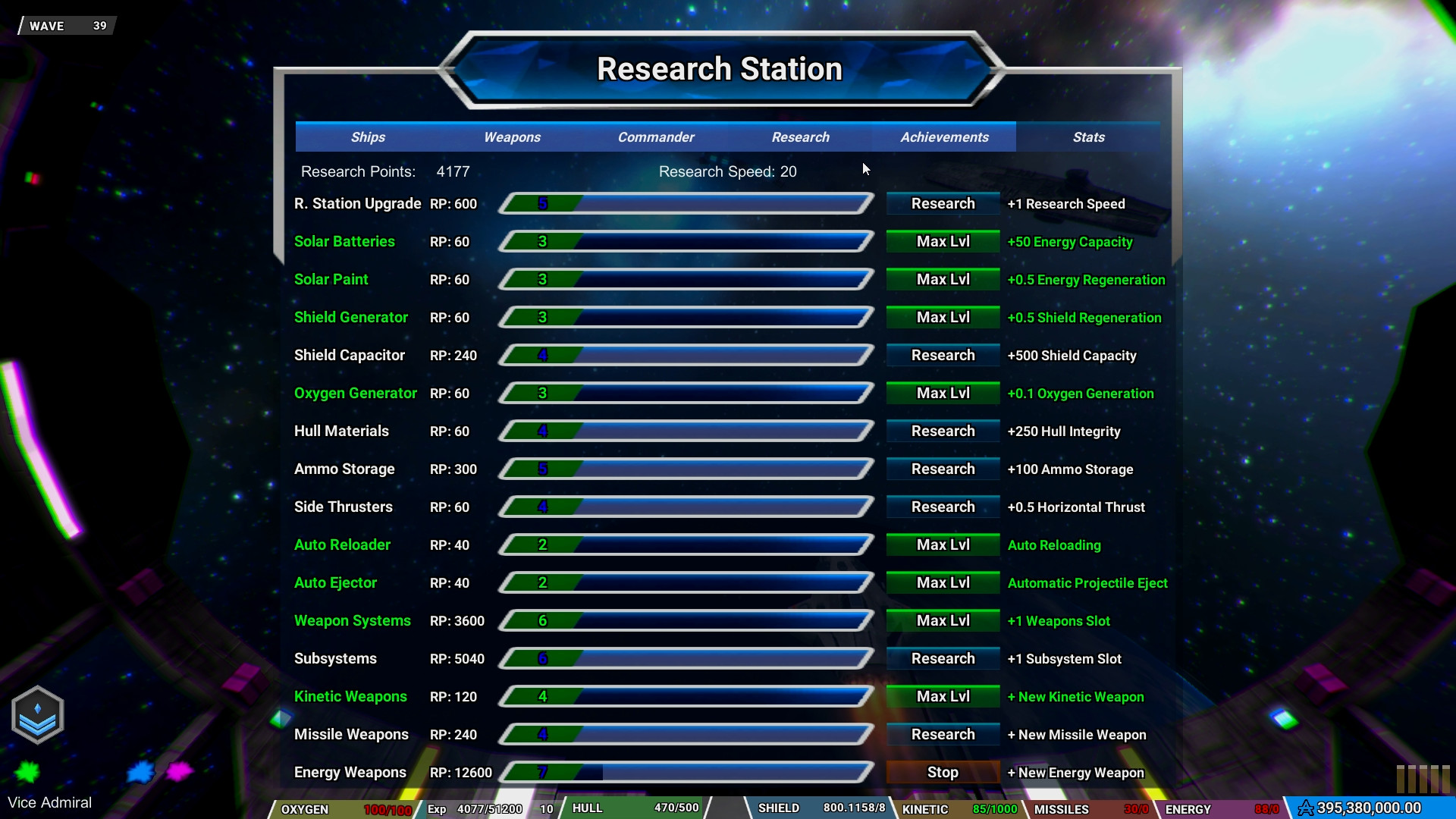
Task: Click the WAVE 39 indicator badge
Action: pyautogui.click(x=64, y=25)
